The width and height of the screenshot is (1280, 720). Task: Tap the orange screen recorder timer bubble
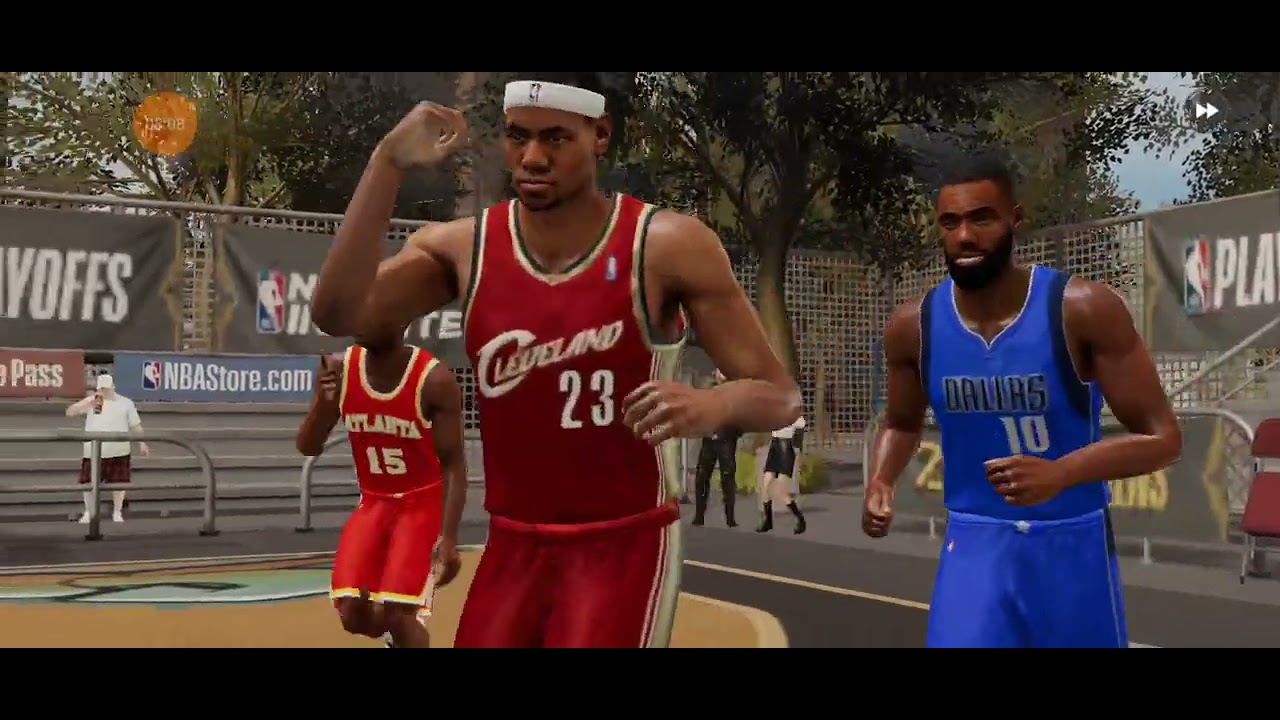(165, 124)
